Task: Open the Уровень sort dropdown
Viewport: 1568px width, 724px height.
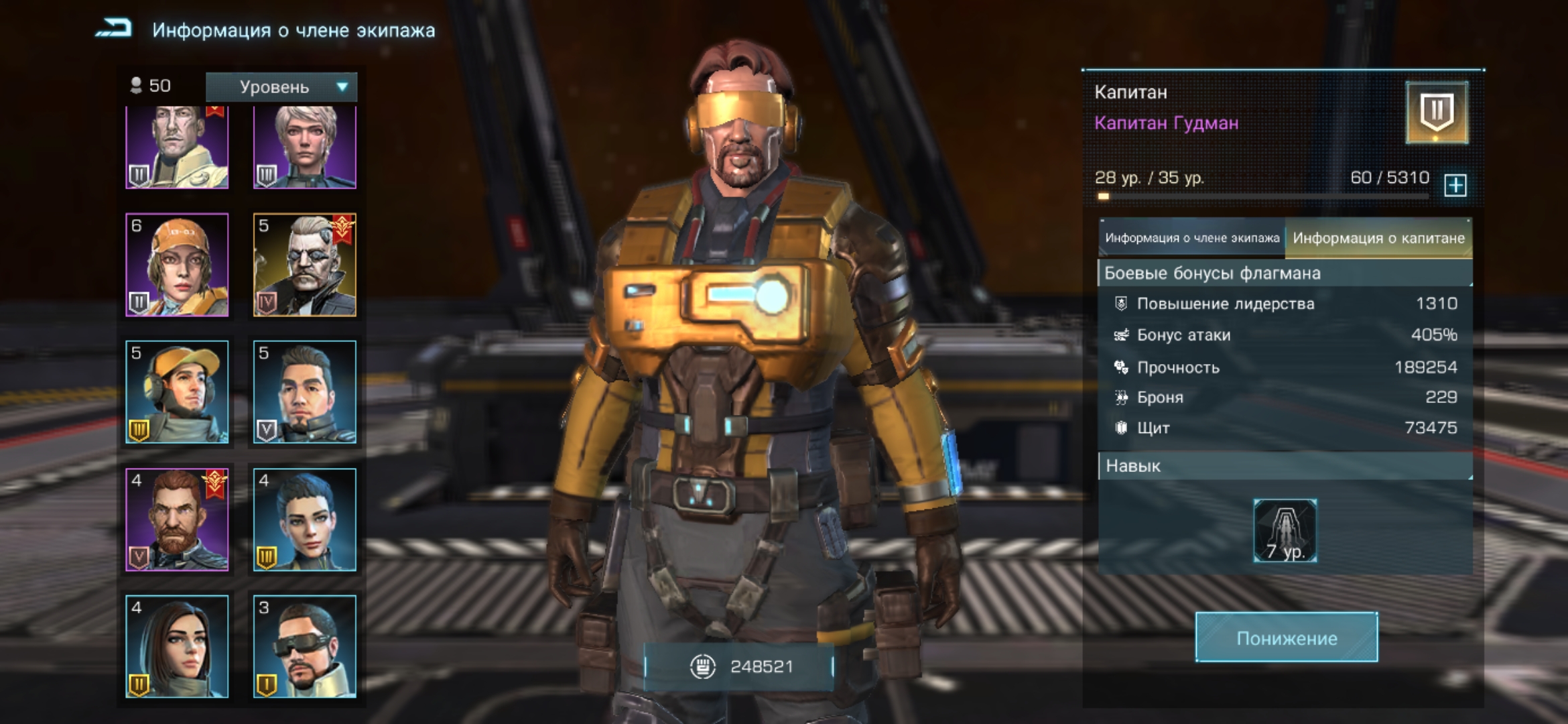Action: 281,87
